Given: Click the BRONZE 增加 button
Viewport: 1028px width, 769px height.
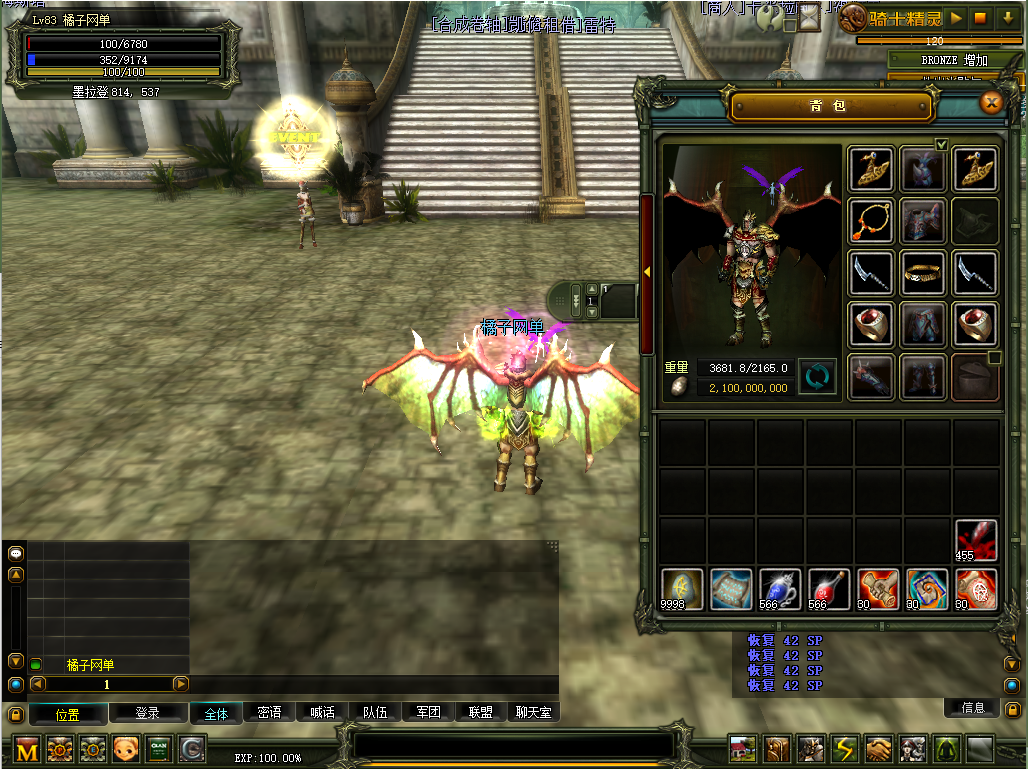Looking at the screenshot, I should pos(955,60).
